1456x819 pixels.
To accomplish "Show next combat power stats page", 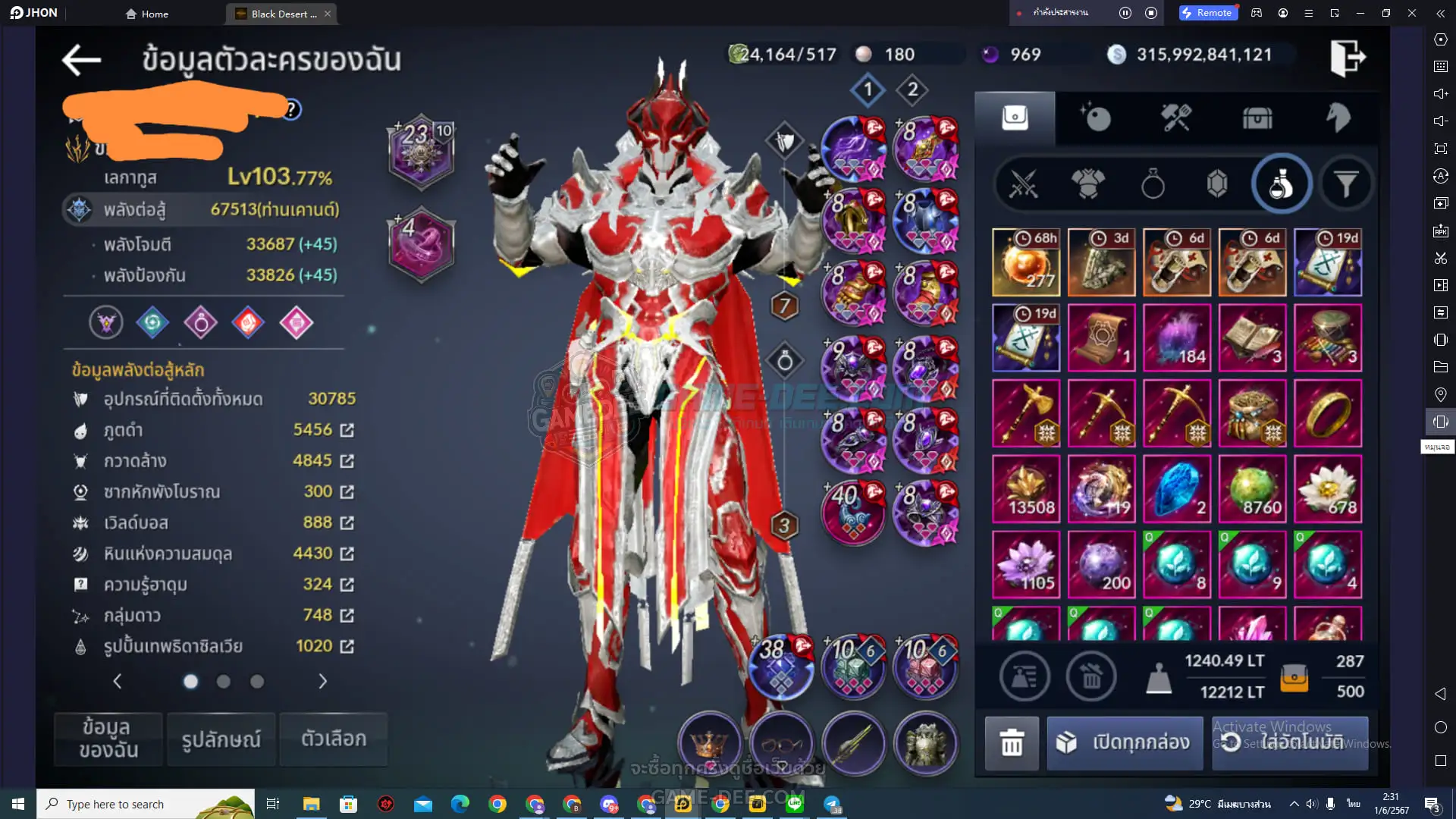I will pyautogui.click(x=322, y=682).
